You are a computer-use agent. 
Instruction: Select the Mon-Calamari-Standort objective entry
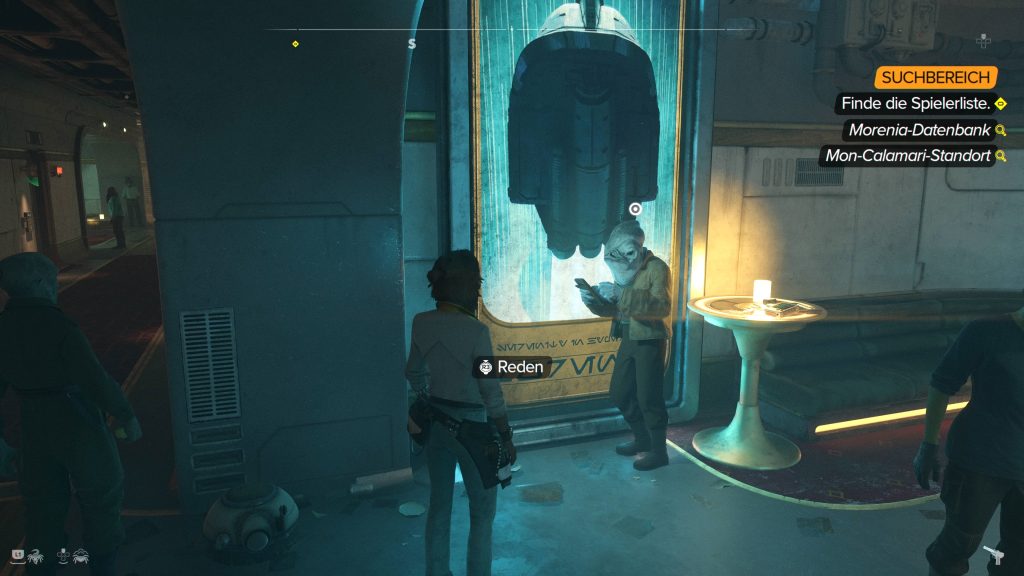905,156
